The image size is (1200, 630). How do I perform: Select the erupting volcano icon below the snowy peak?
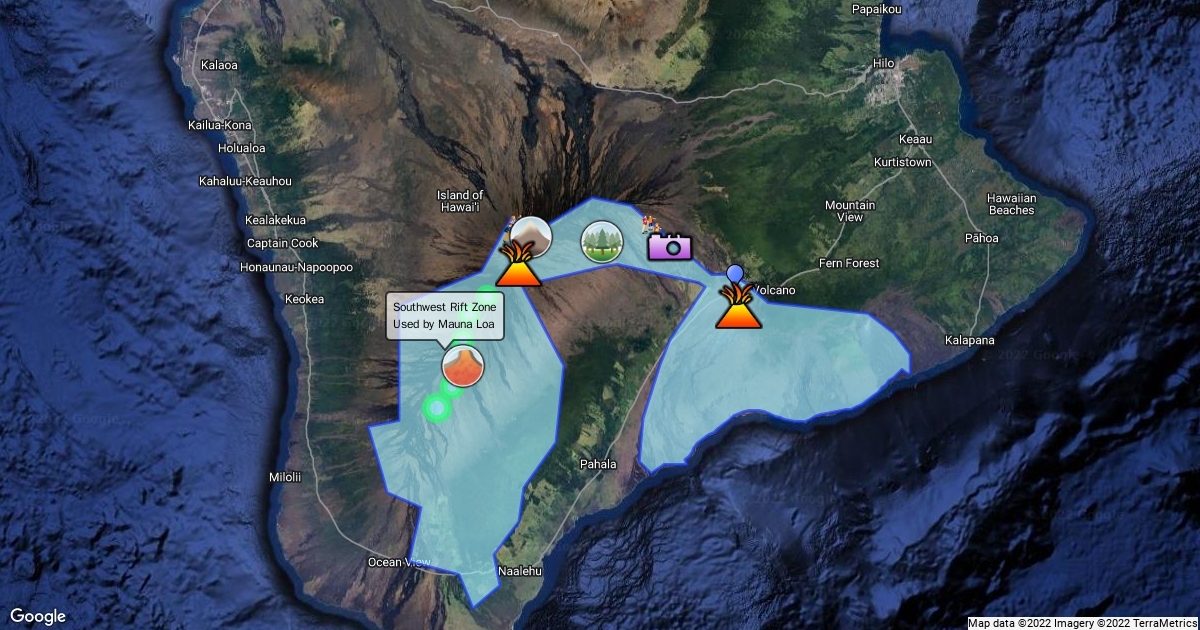tap(519, 266)
